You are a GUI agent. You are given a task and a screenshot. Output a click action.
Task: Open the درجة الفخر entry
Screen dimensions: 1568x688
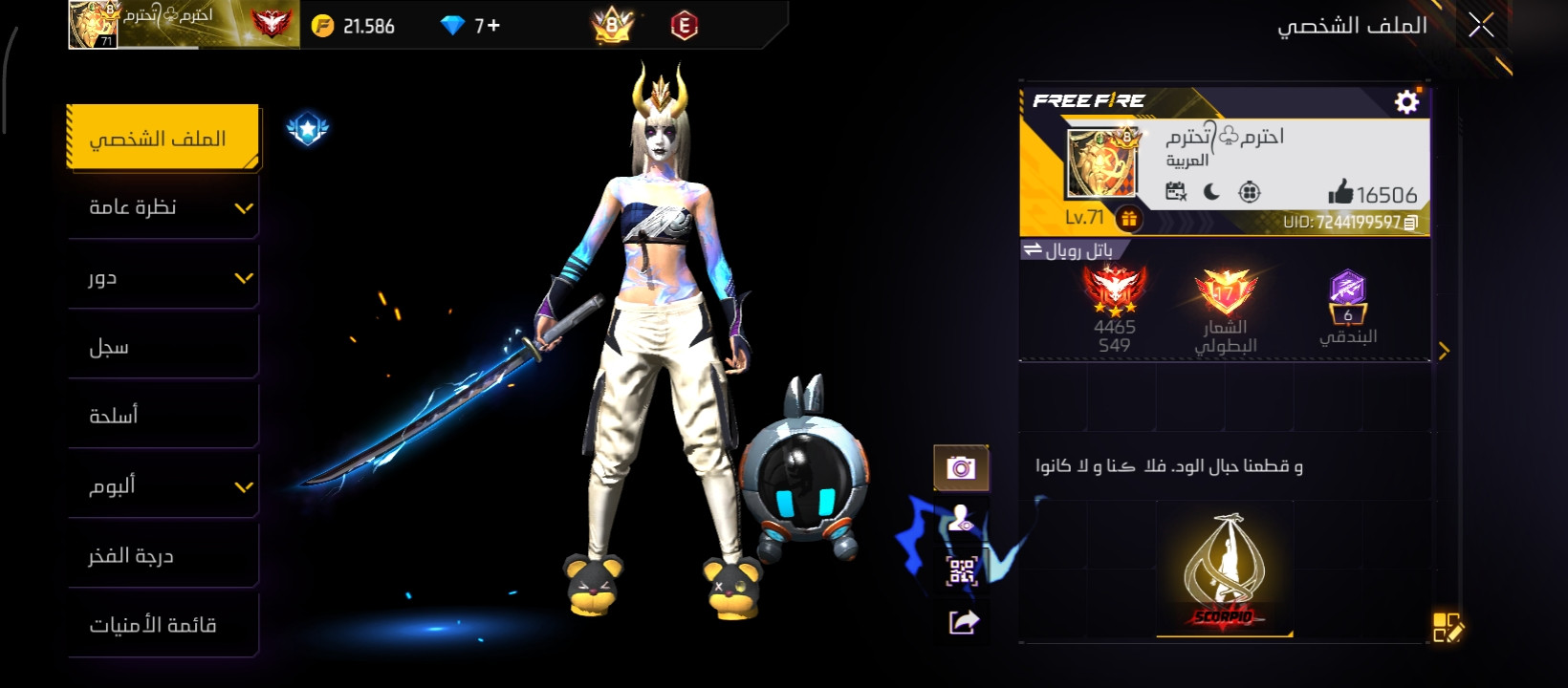pyautogui.click(x=163, y=555)
